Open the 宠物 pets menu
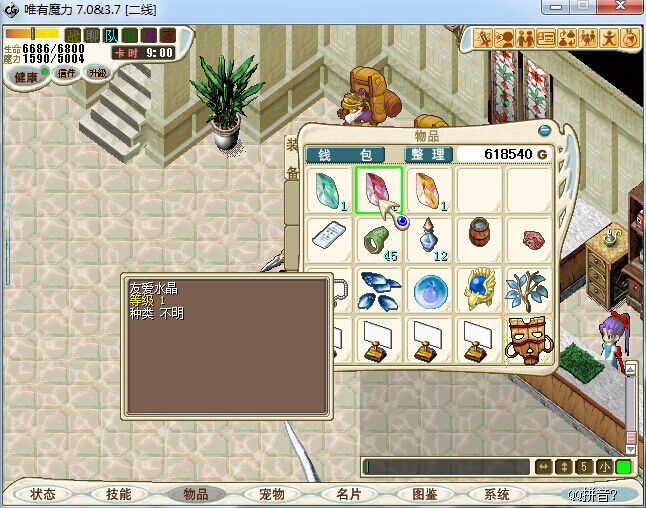This screenshot has width=646, height=508. [x=272, y=494]
